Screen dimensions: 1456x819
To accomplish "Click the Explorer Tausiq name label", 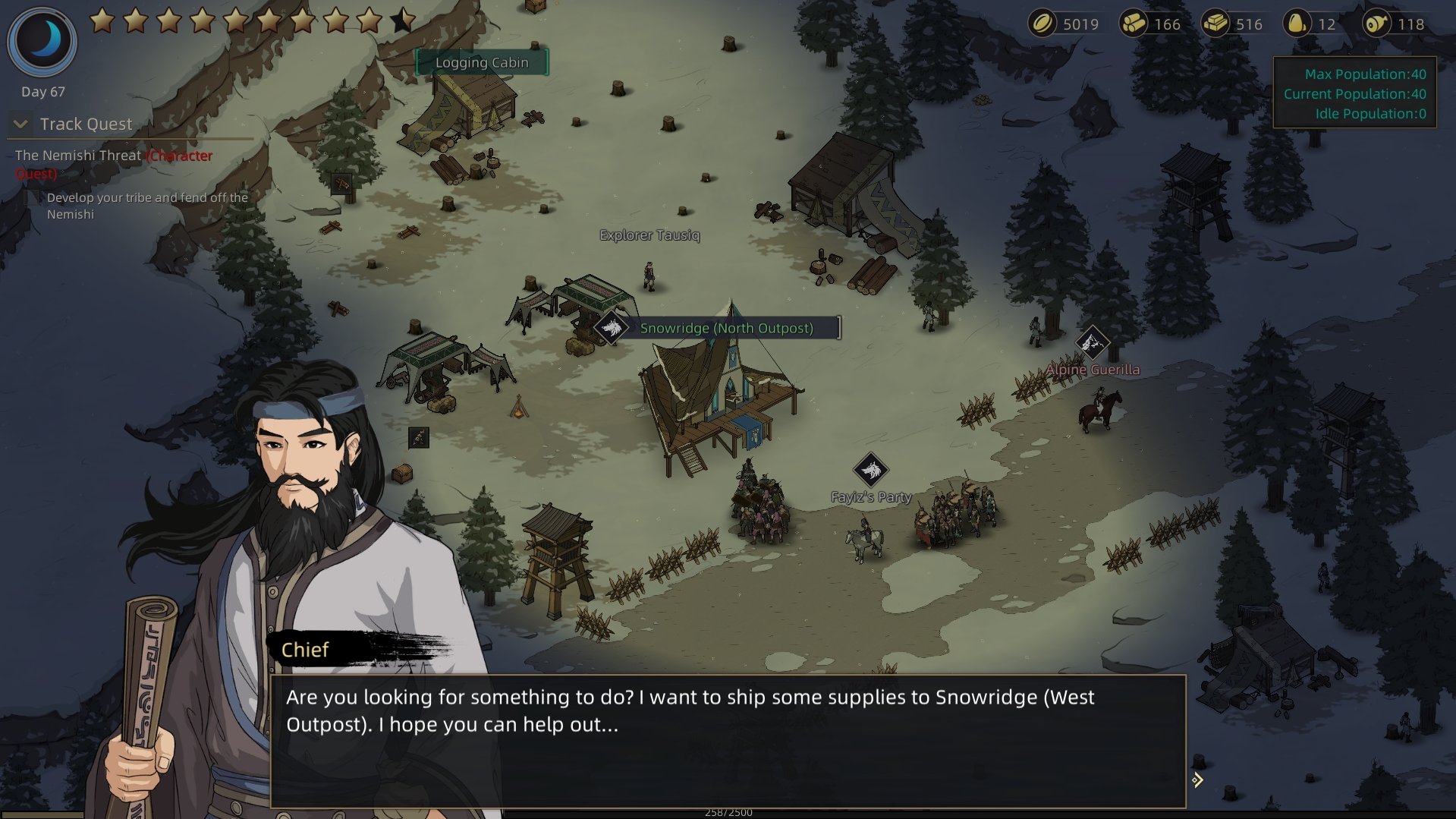I will click(x=649, y=235).
